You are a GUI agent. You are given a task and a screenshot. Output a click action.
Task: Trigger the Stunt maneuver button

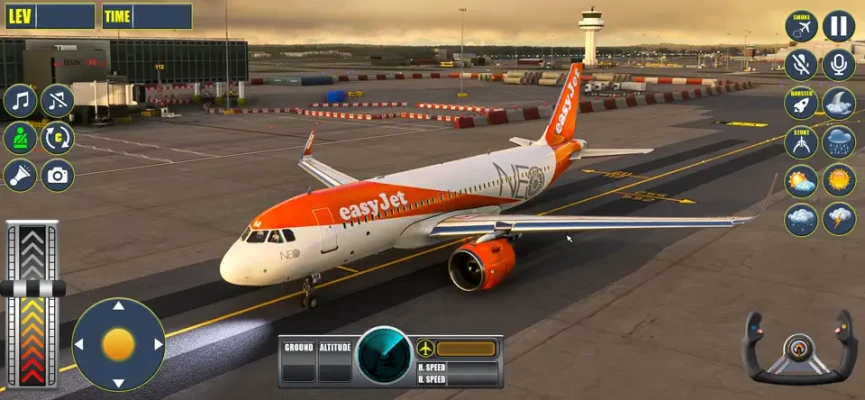pos(801,142)
